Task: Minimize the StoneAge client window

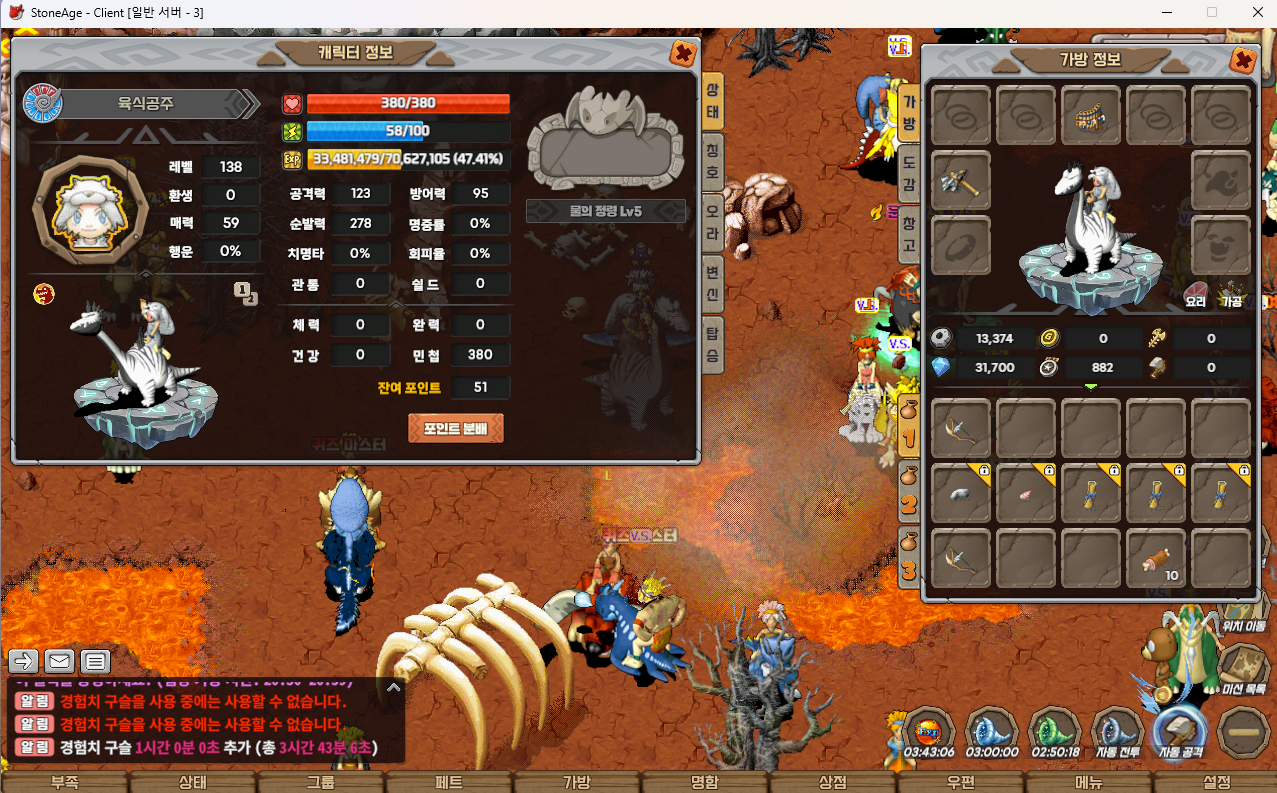Action: tap(1165, 12)
